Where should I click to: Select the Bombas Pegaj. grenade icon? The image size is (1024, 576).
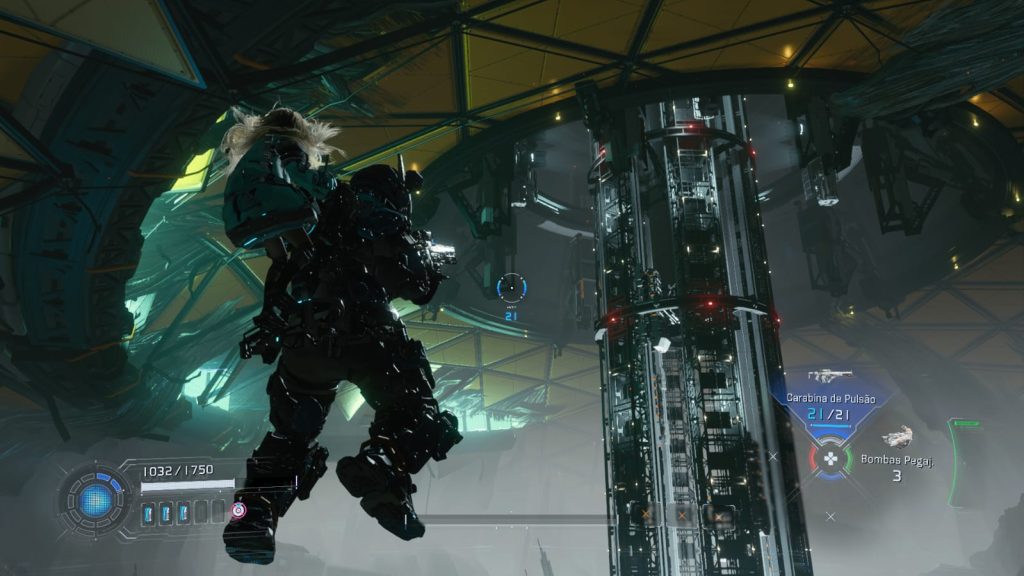click(x=897, y=436)
